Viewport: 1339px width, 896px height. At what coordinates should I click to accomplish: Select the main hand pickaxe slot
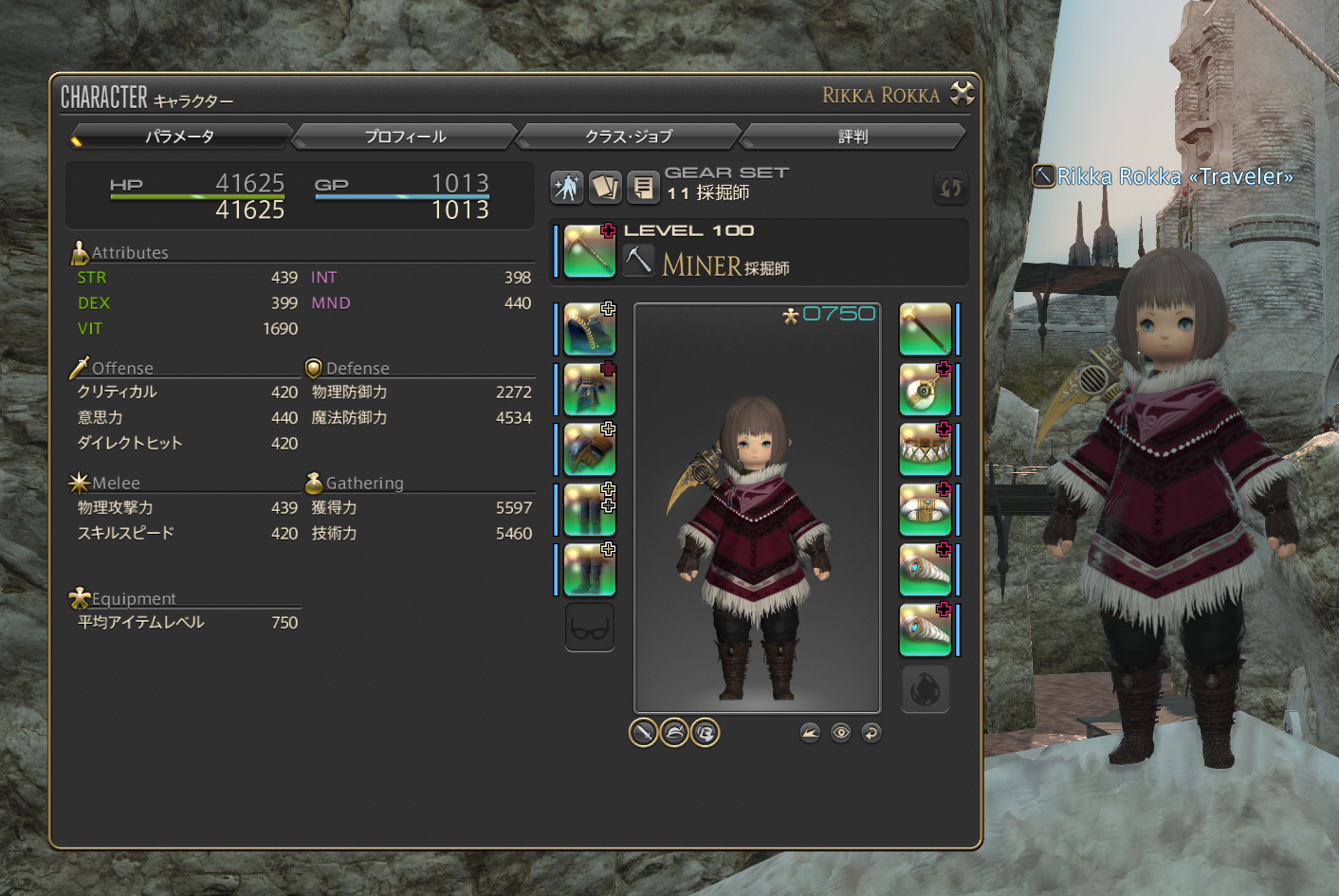[x=589, y=251]
